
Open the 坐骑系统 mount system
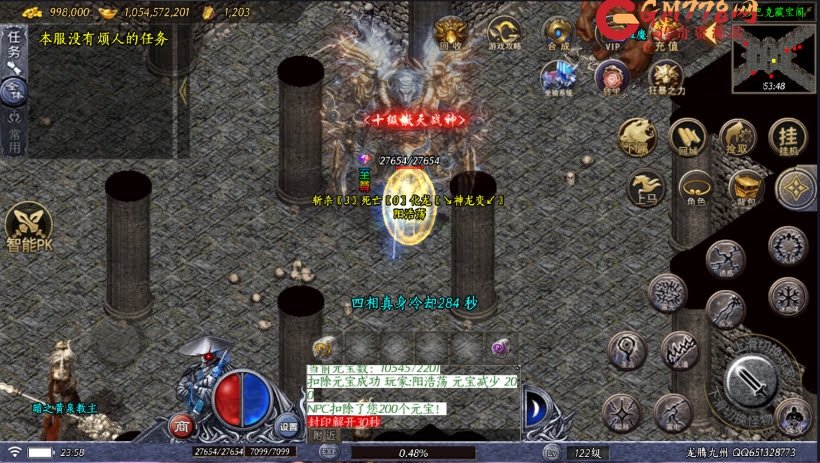[558, 77]
